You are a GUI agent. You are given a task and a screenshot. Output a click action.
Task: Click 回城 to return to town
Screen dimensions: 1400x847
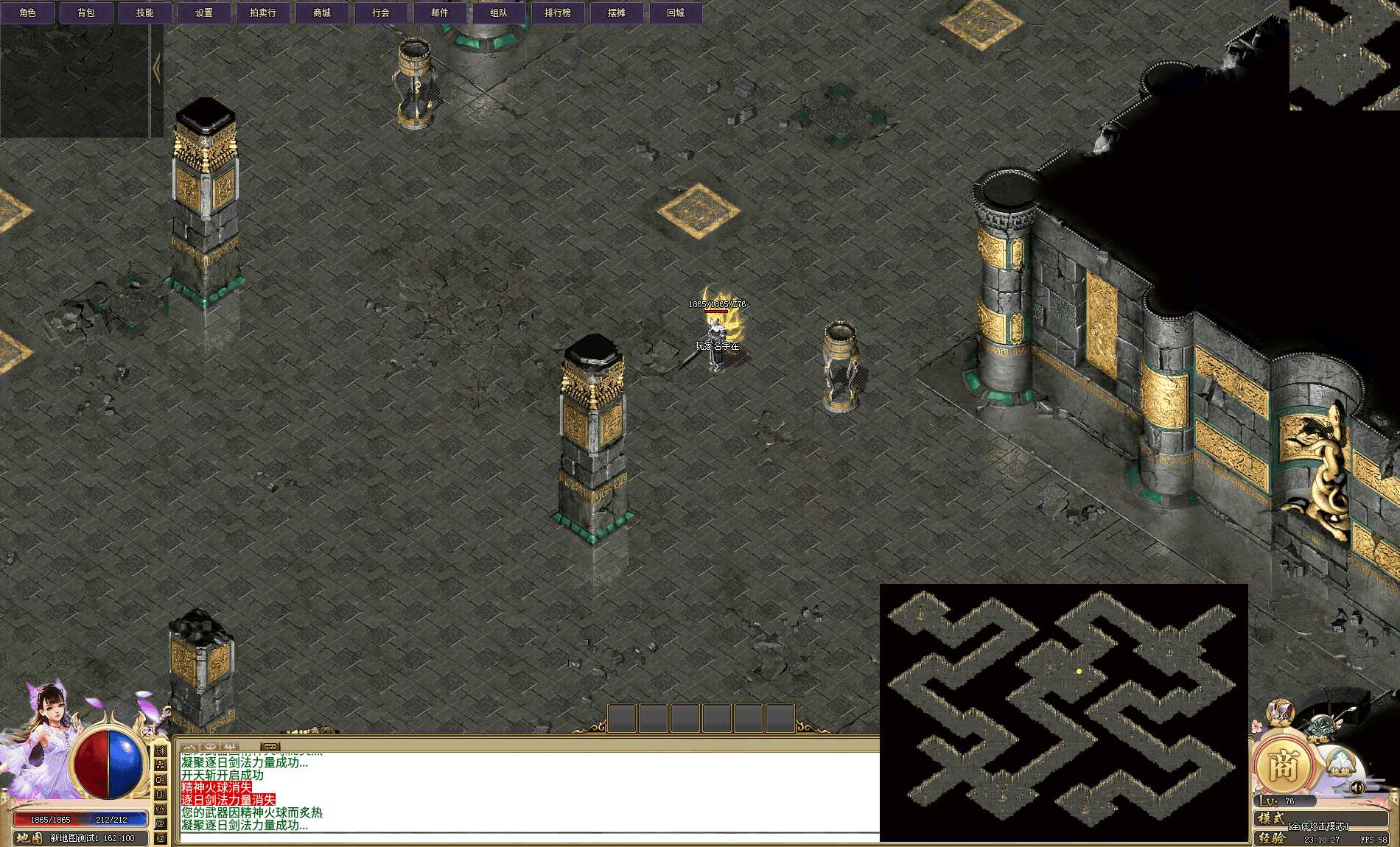click(x=676, y=13)
